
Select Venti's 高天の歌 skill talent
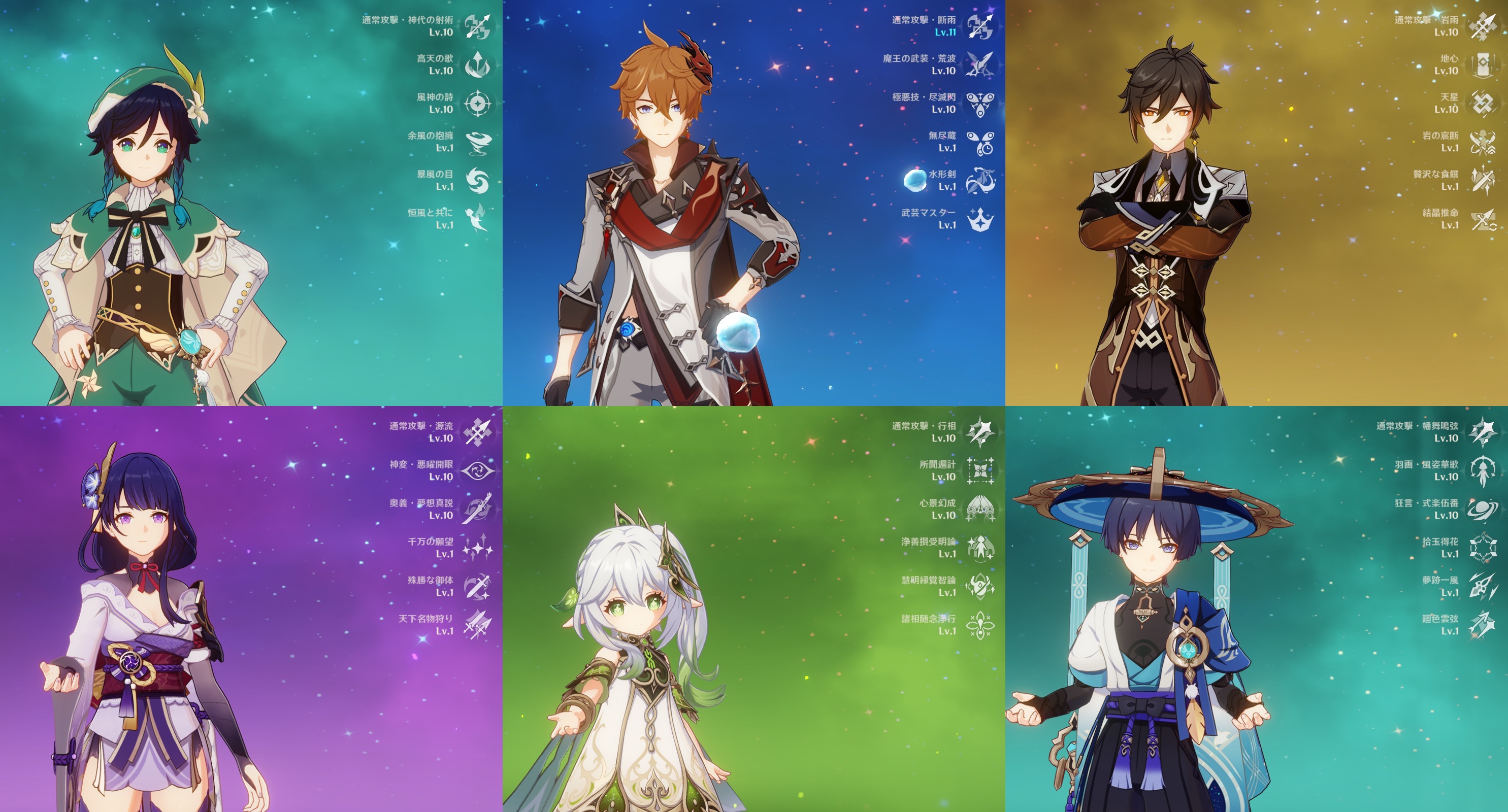478,64
